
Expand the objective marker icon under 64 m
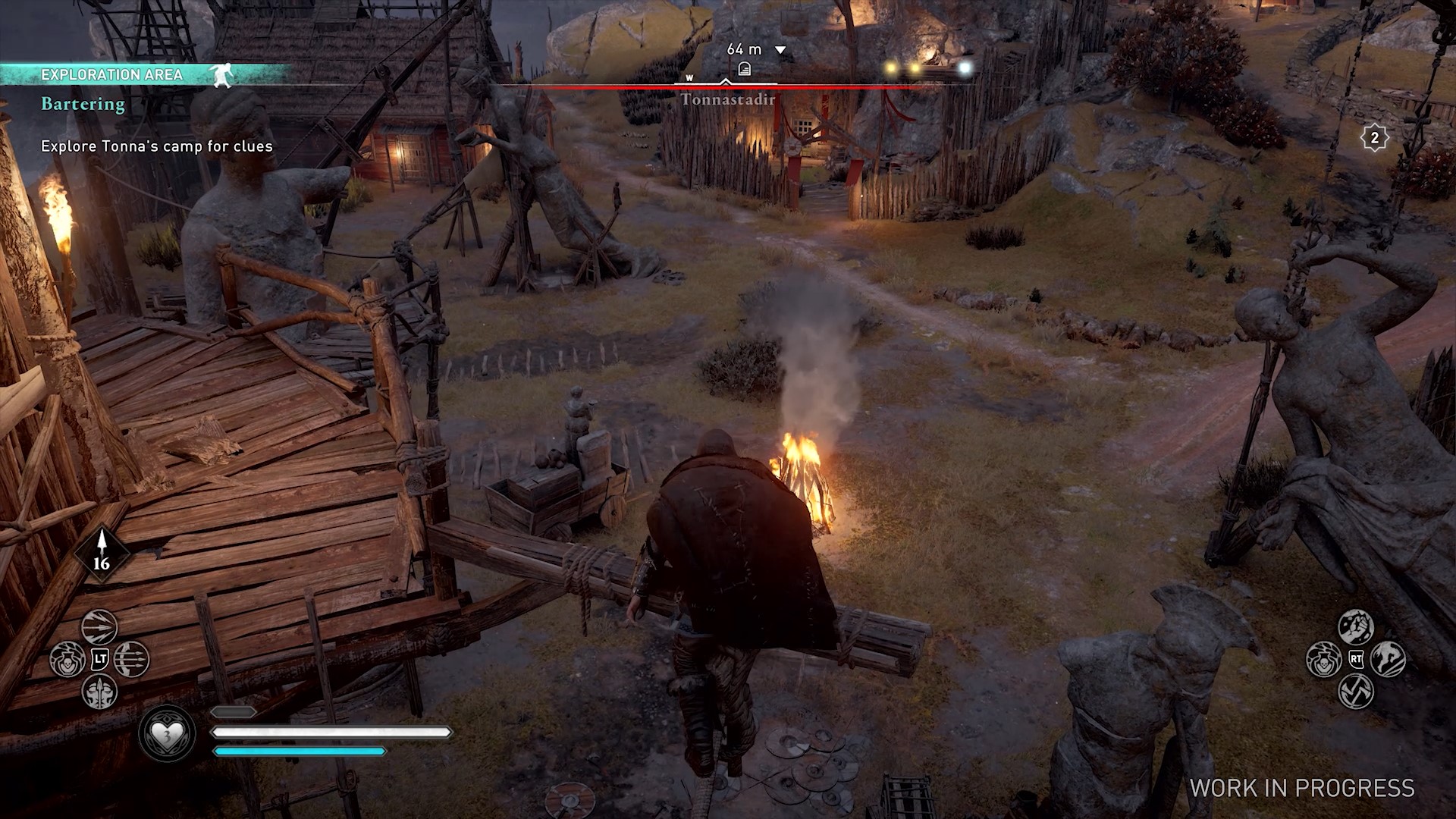tap(745, 69)
